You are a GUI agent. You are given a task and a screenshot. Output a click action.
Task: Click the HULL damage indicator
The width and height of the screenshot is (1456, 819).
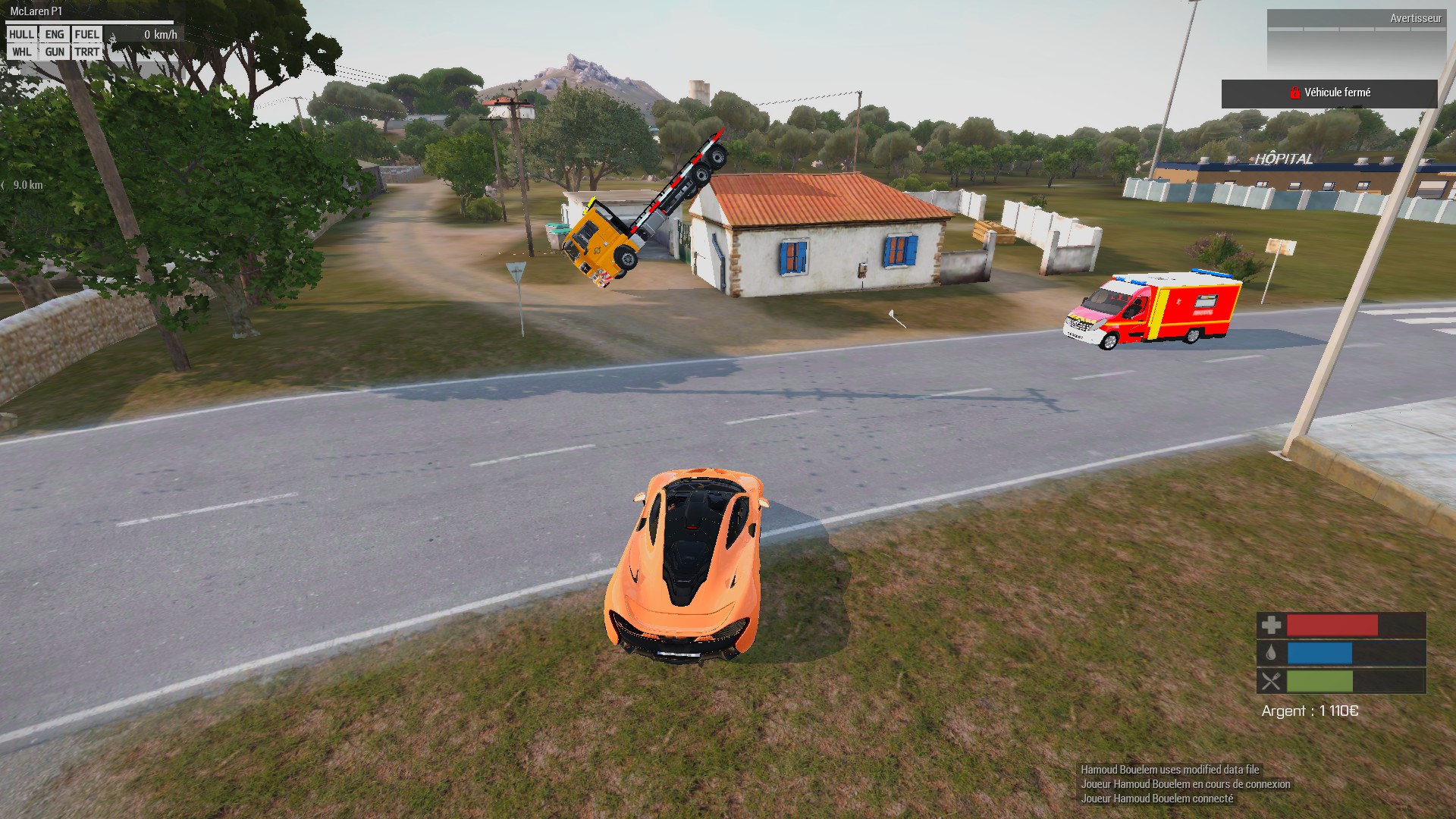point(21,34)
